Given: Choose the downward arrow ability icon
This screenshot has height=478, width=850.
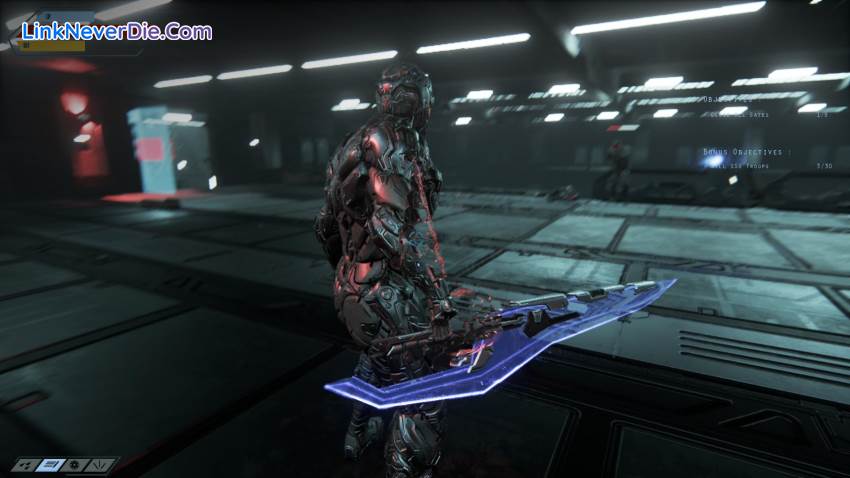Looking at the screenshot, I should point(102,465).
